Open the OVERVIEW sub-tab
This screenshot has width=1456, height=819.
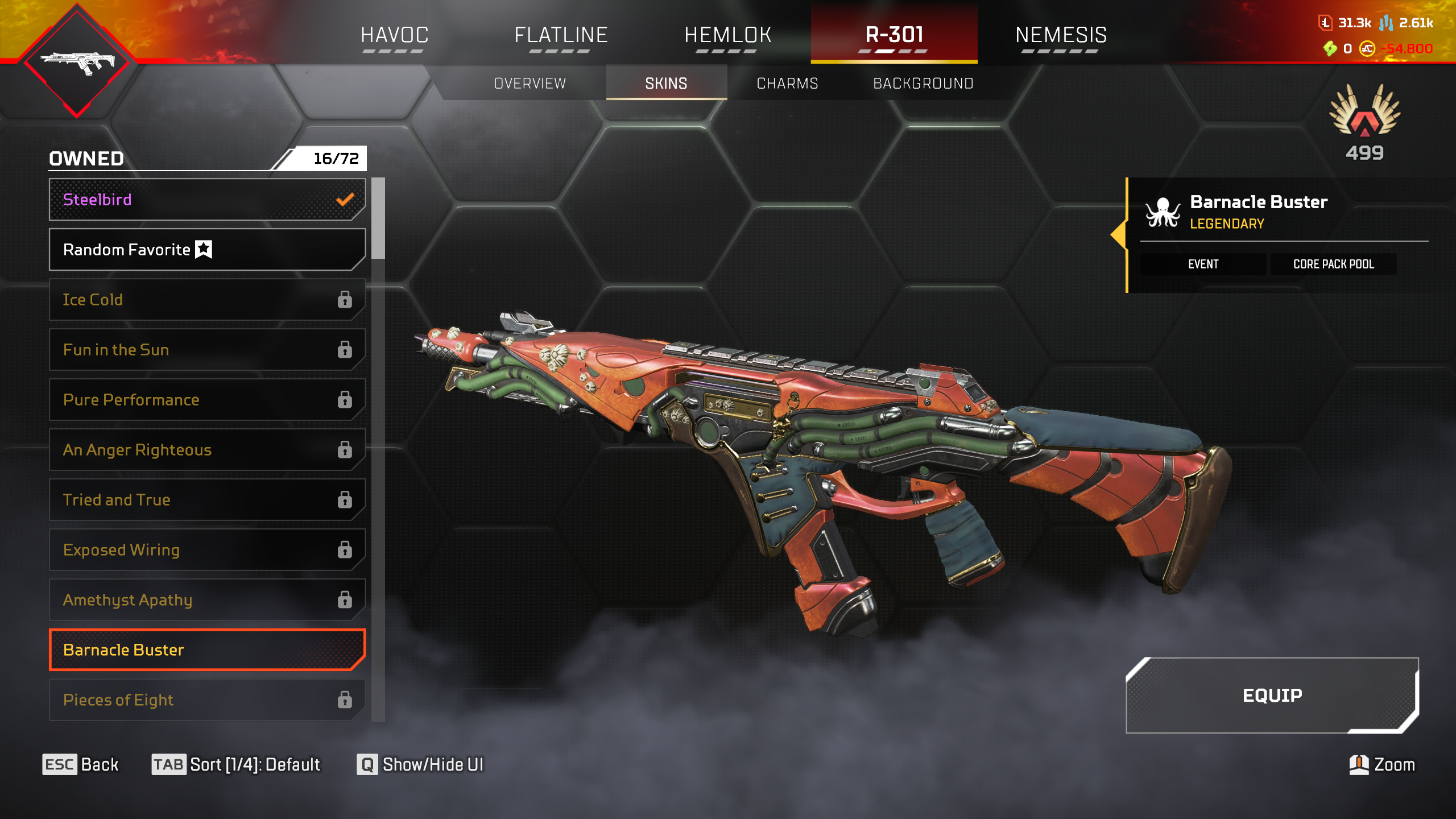(x=530, y=84)
